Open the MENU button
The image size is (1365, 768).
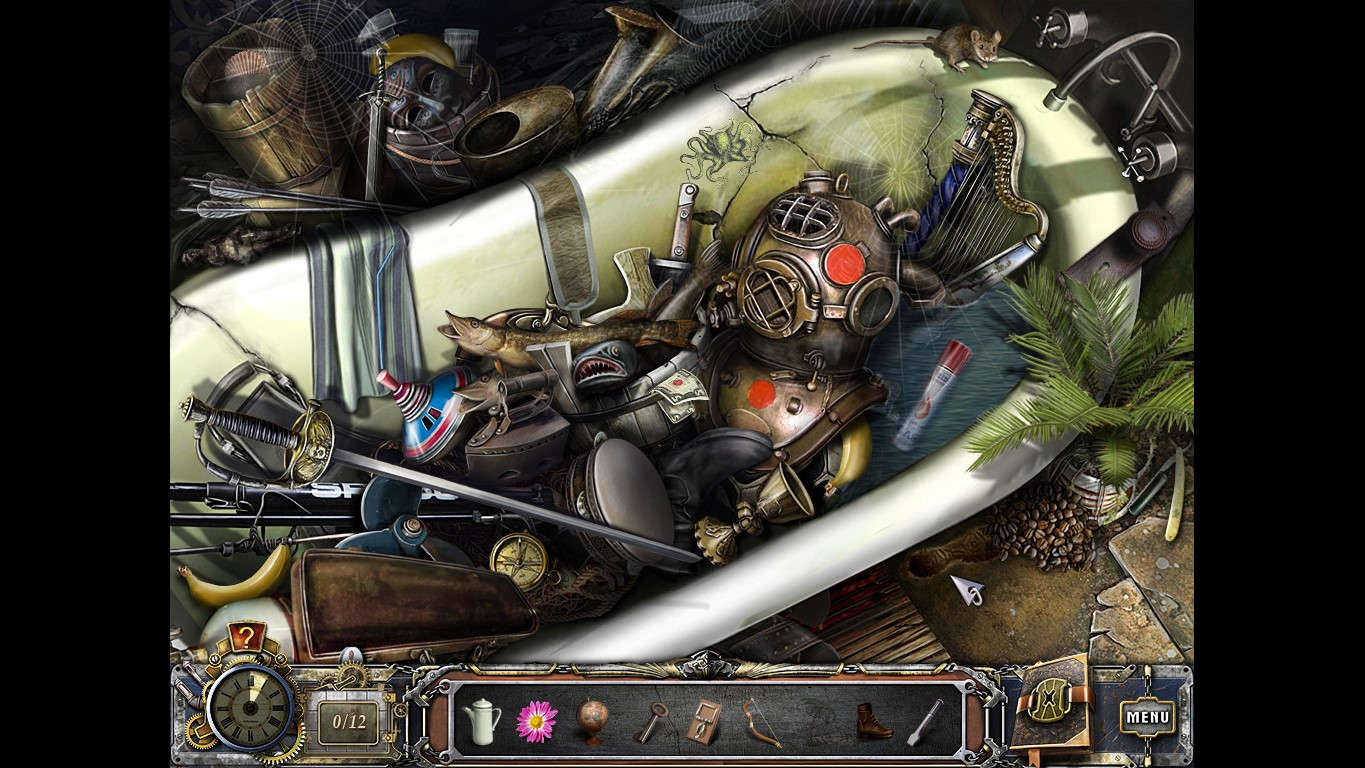(1146, 716)
